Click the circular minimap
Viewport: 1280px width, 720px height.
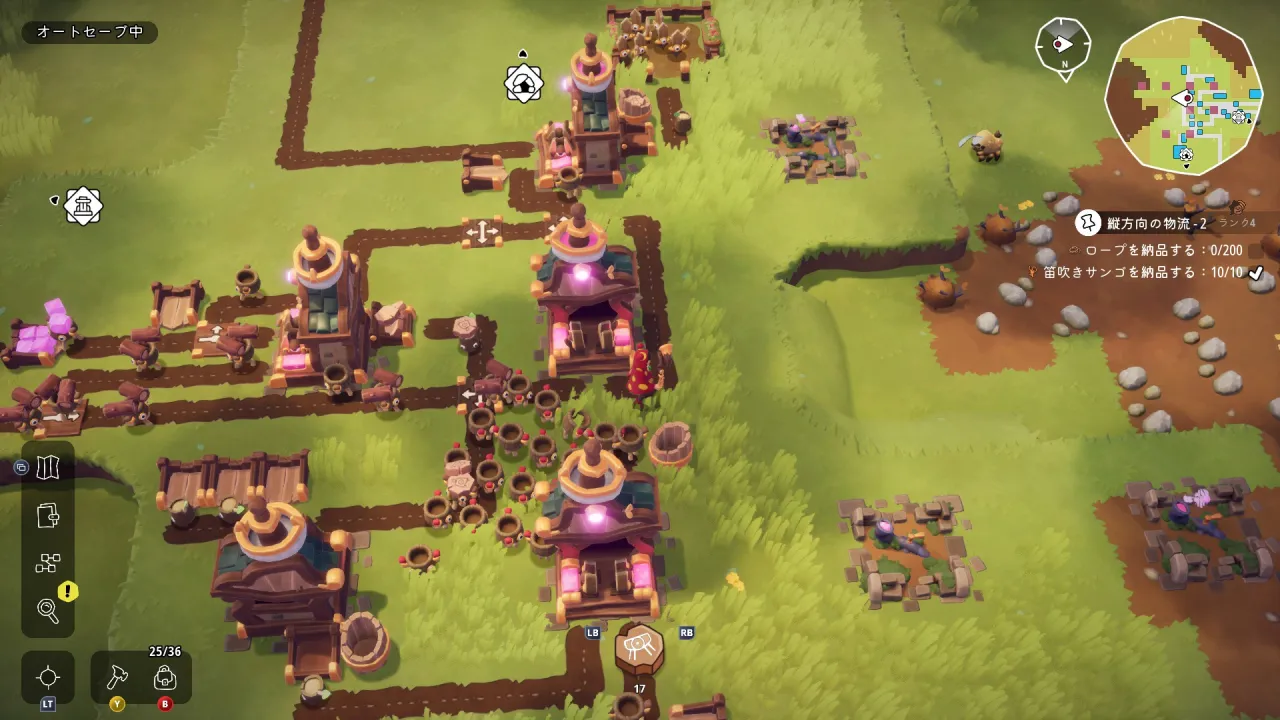(1183, 96)
